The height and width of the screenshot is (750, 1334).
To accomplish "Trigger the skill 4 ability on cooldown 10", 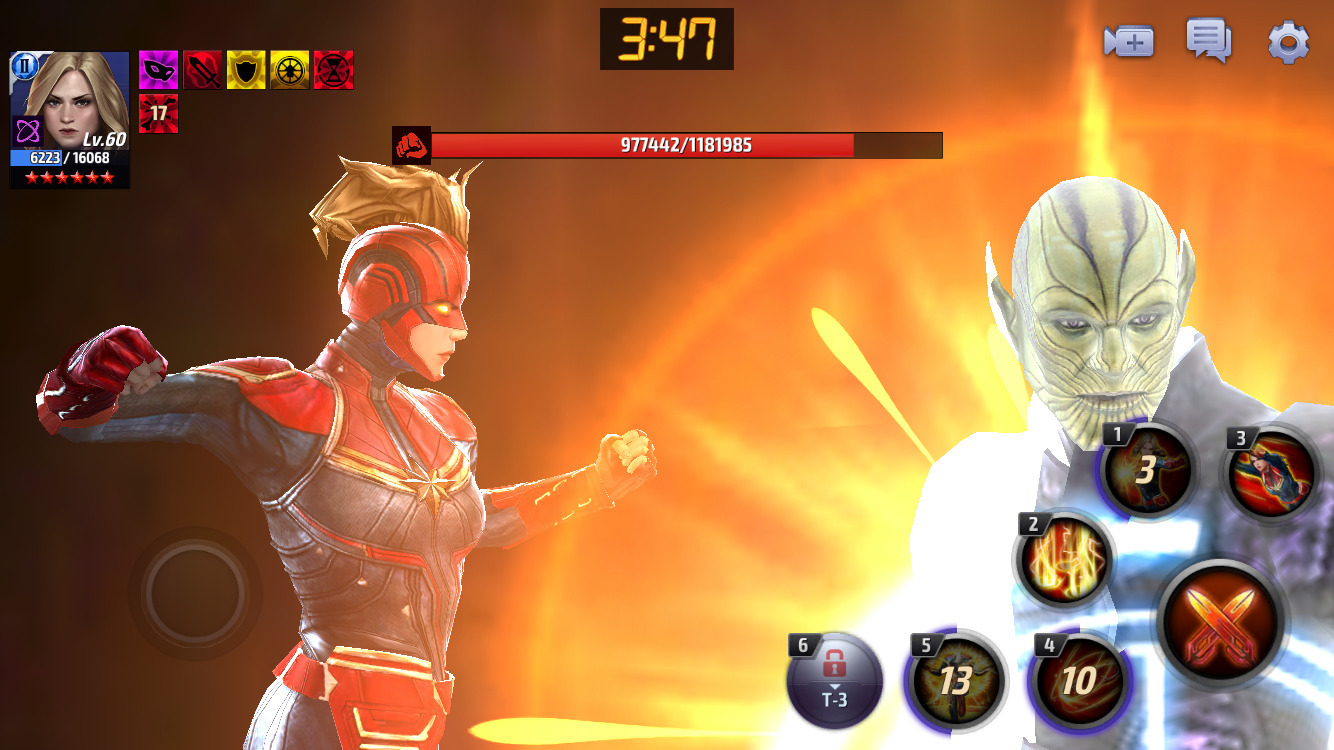I will pyautogui.click(x=1080, y=680).
